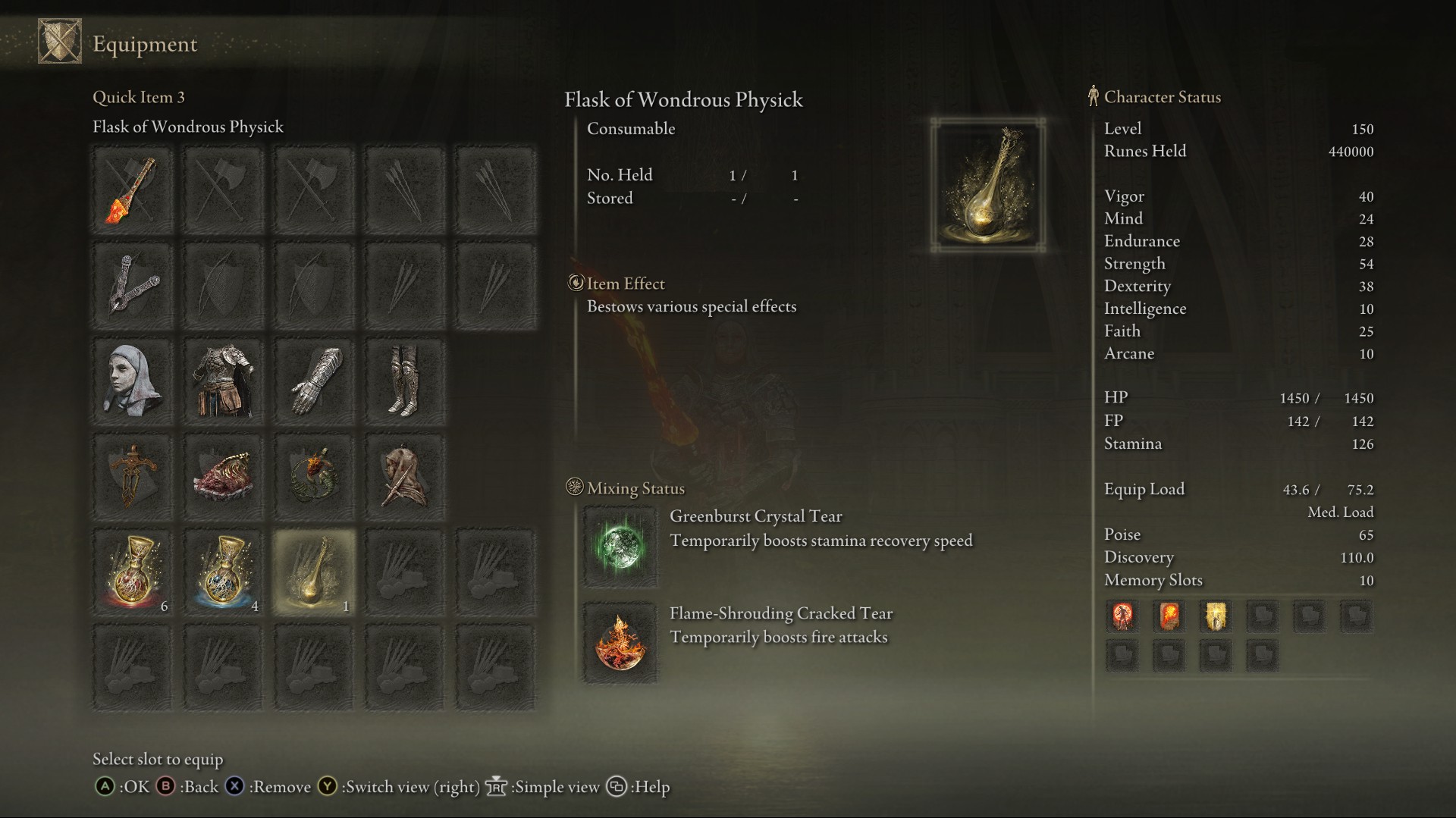Select an empty arrow quiver slot
Image resolution: width=1456 pixels, height=818 pixels.
pos(403,189)
